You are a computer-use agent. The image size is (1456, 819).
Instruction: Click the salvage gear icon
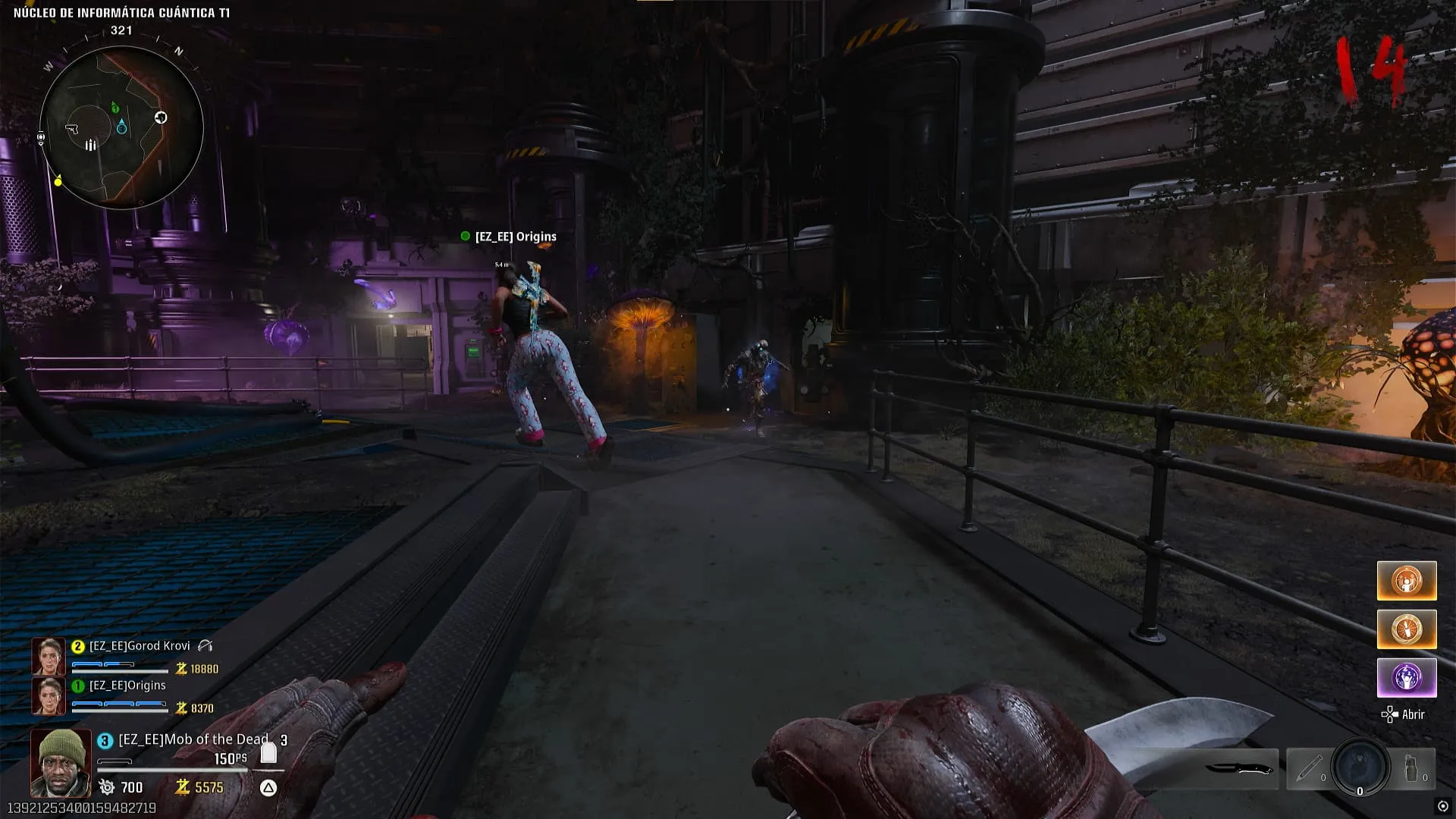tap(107, 787)
